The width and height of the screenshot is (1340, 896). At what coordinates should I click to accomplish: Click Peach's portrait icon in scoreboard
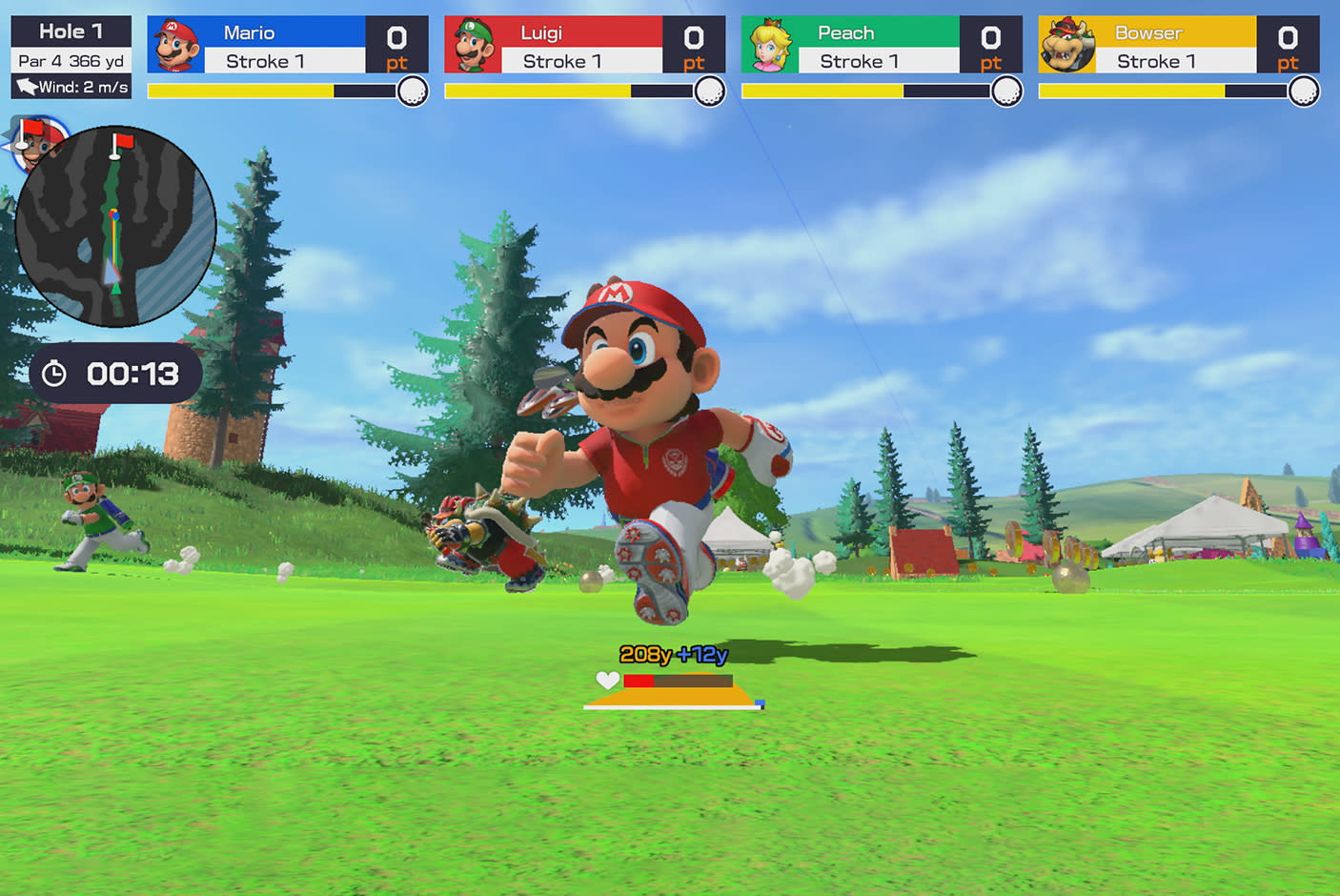click(x=769, y=46)
